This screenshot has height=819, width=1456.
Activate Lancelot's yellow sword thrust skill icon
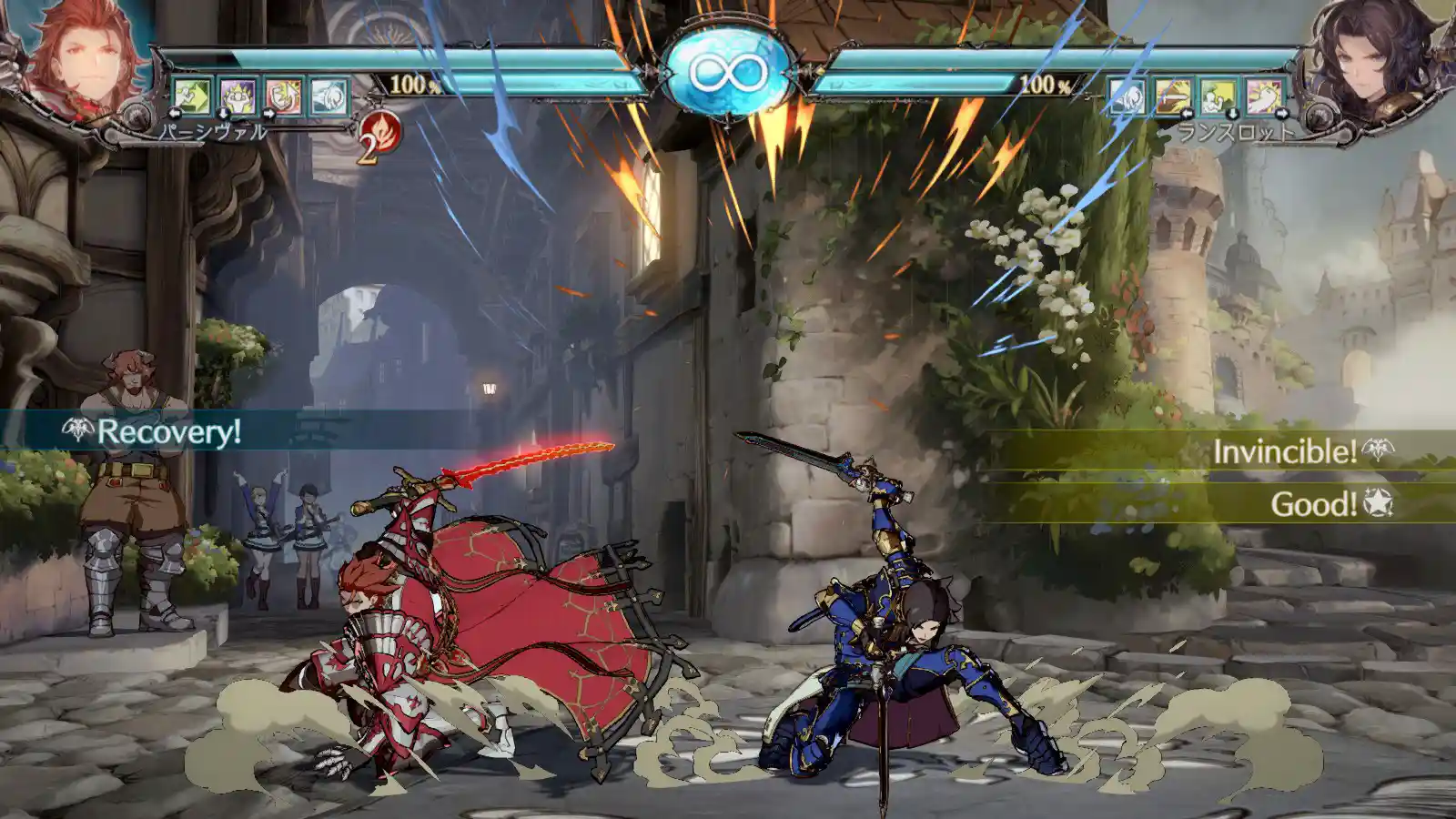tap(1173, 96)
